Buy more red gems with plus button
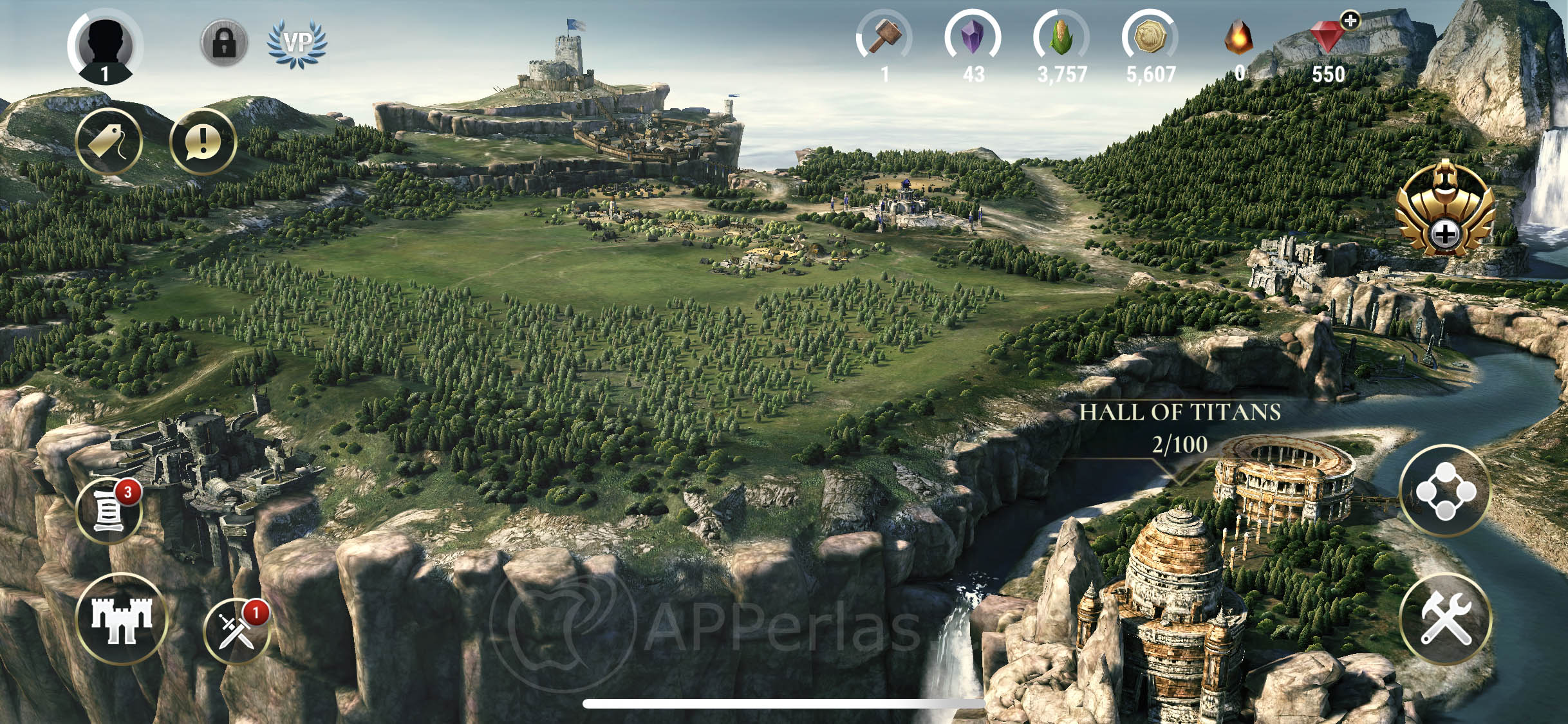This screenshot has width=1568, height=724. point(1350,21)
